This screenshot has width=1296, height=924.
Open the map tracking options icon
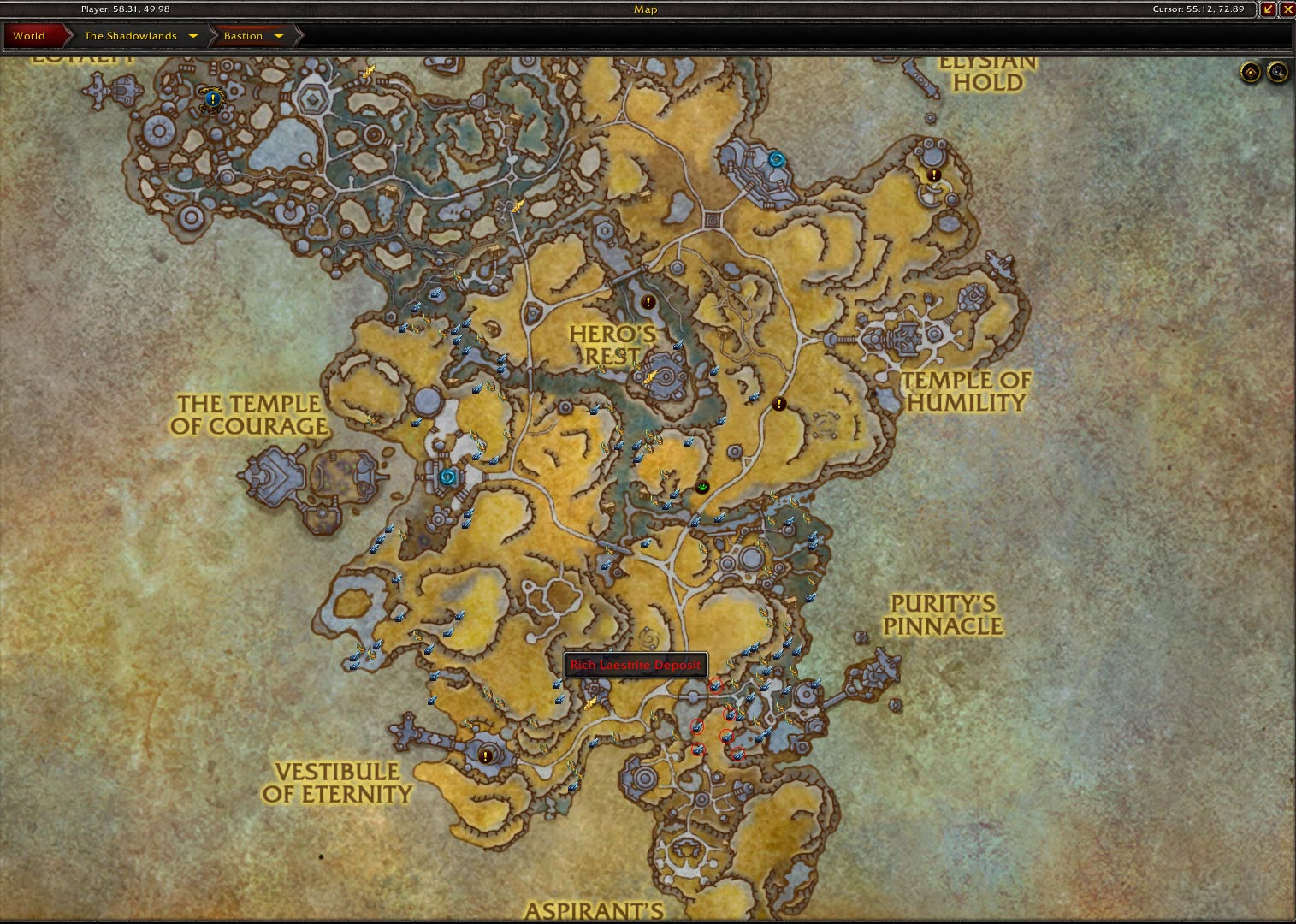click(1250, 73)
